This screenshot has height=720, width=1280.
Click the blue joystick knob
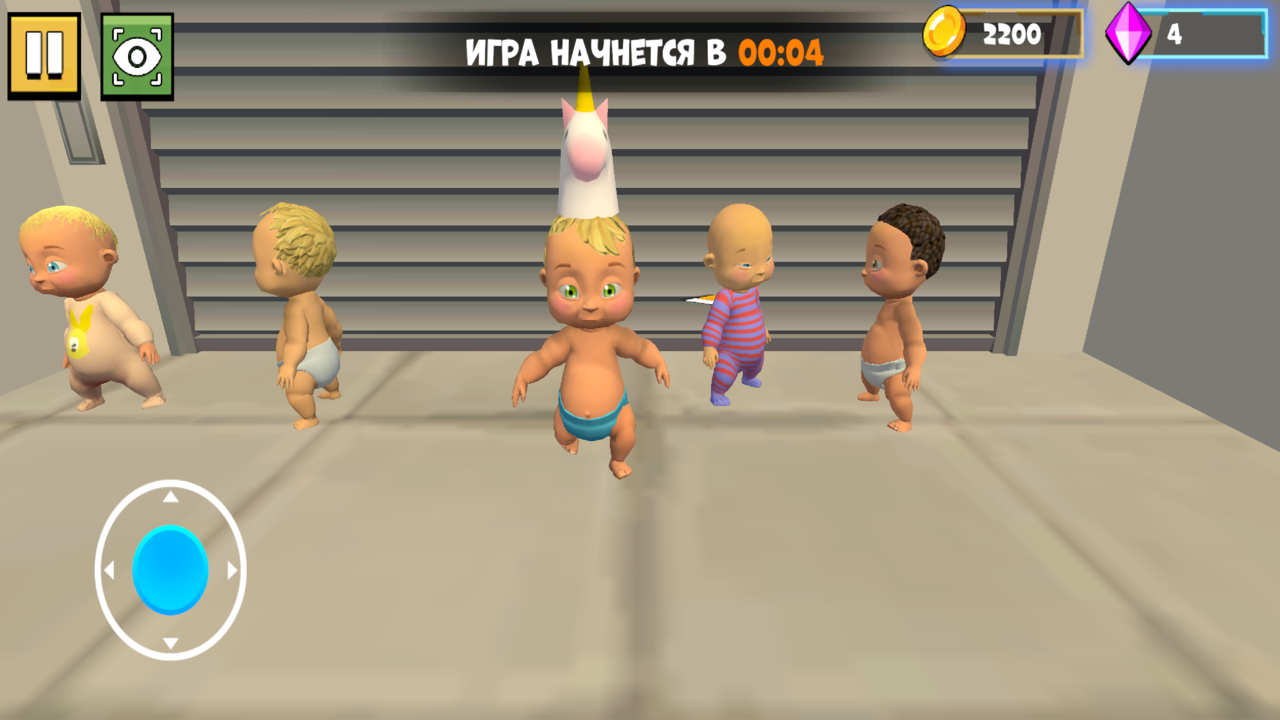coord(168,570)
